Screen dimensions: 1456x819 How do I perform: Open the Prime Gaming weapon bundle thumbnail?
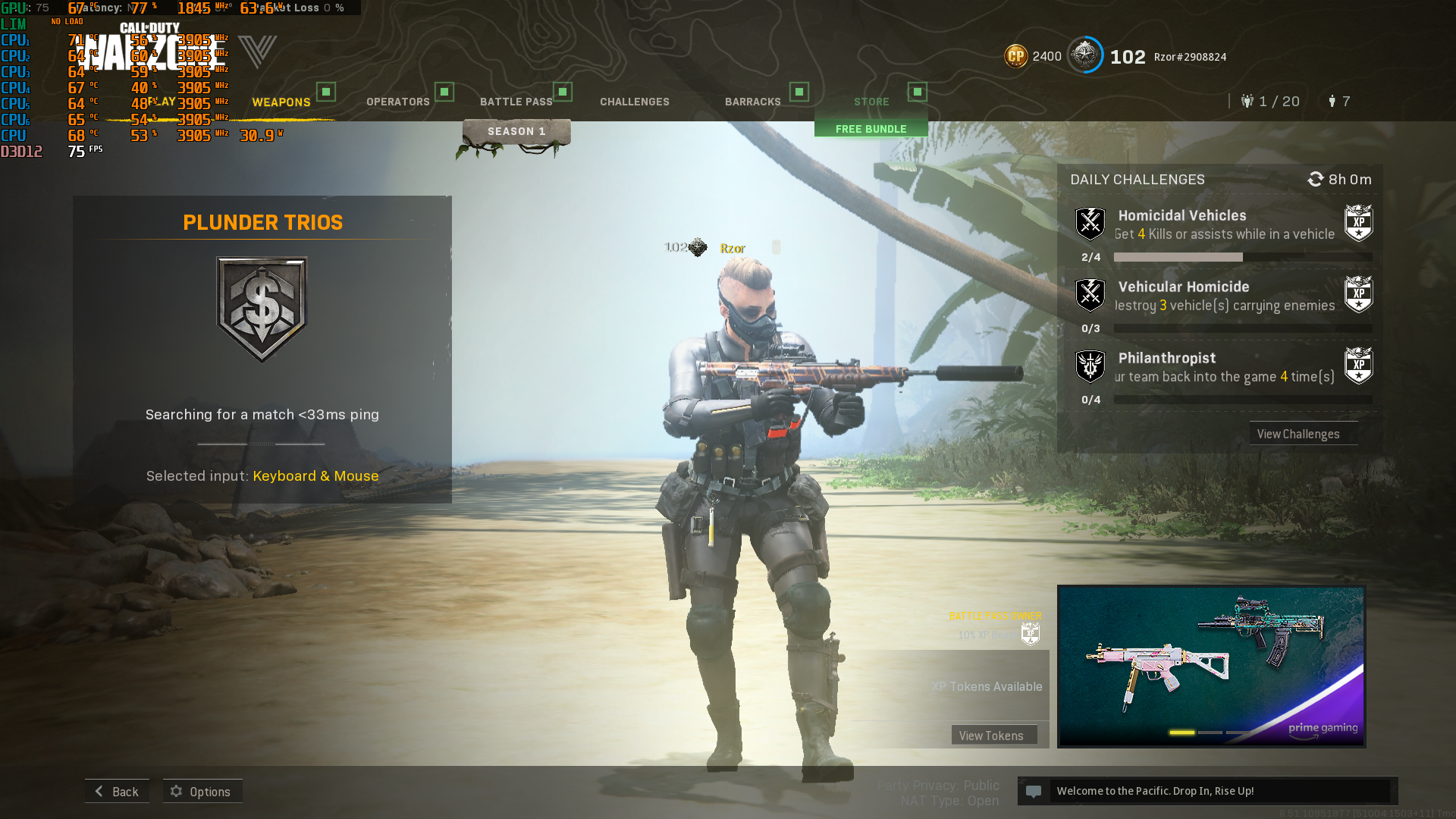click(x=1211, y=666)
